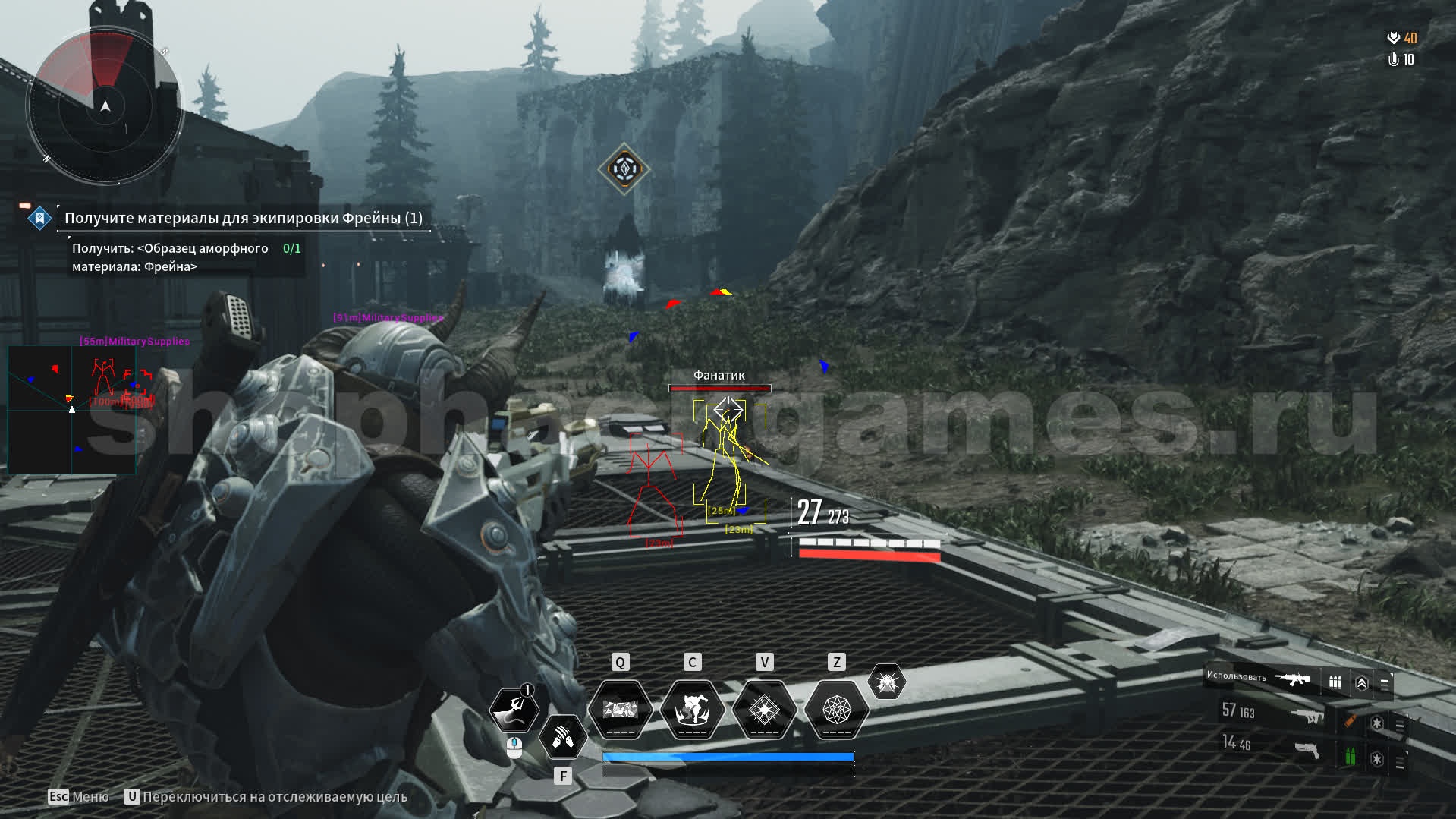This screenshot has height=819, width=1456.
Task: Activate the ground slam skill on C
Action: [692, 710]
